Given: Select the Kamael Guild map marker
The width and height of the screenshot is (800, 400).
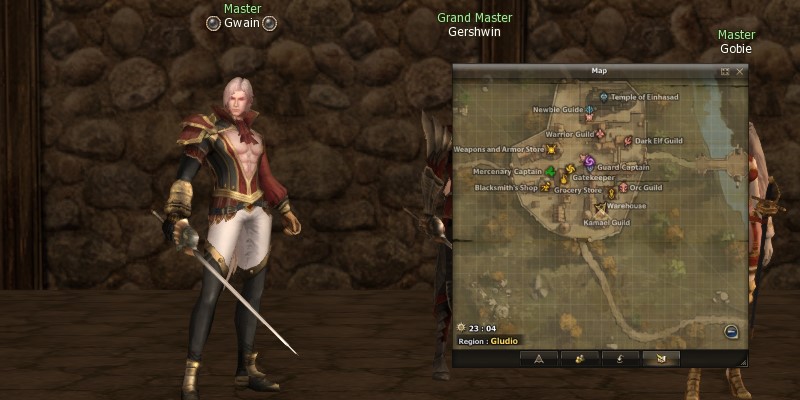Looking at the screenshot, I should coord(608,222).
